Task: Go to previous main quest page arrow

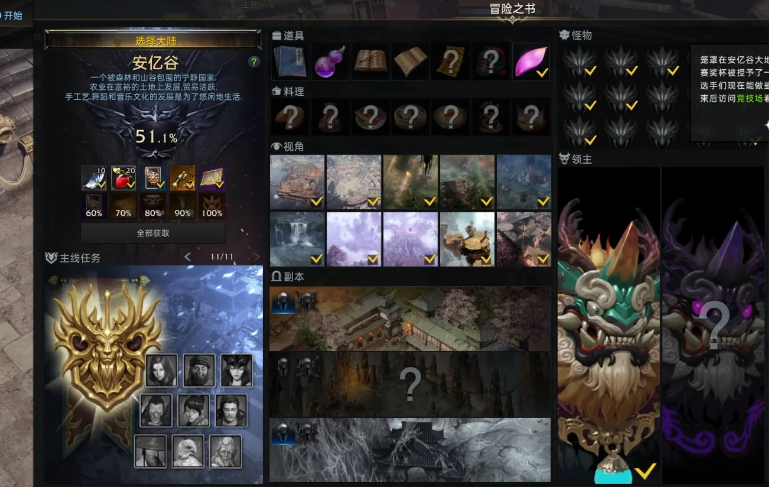Action: pos(187,258)
